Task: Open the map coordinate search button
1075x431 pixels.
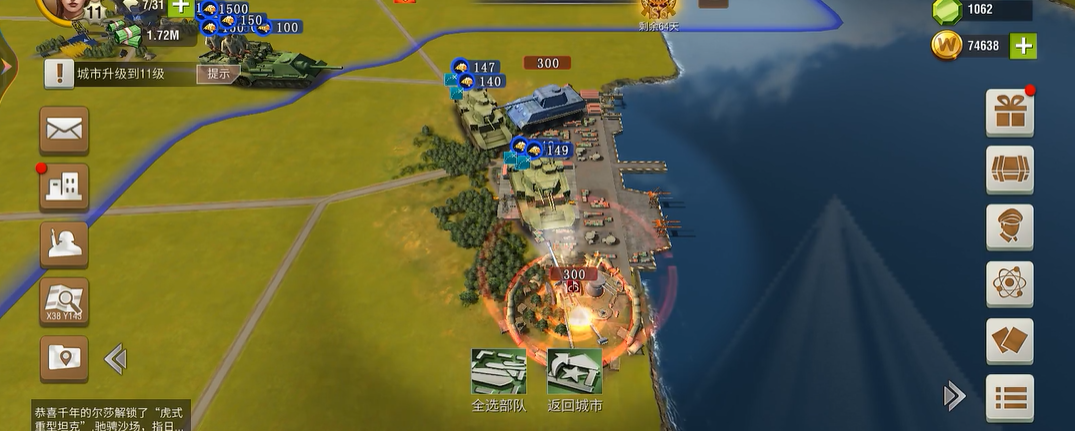Action: (x=64, y=301)
